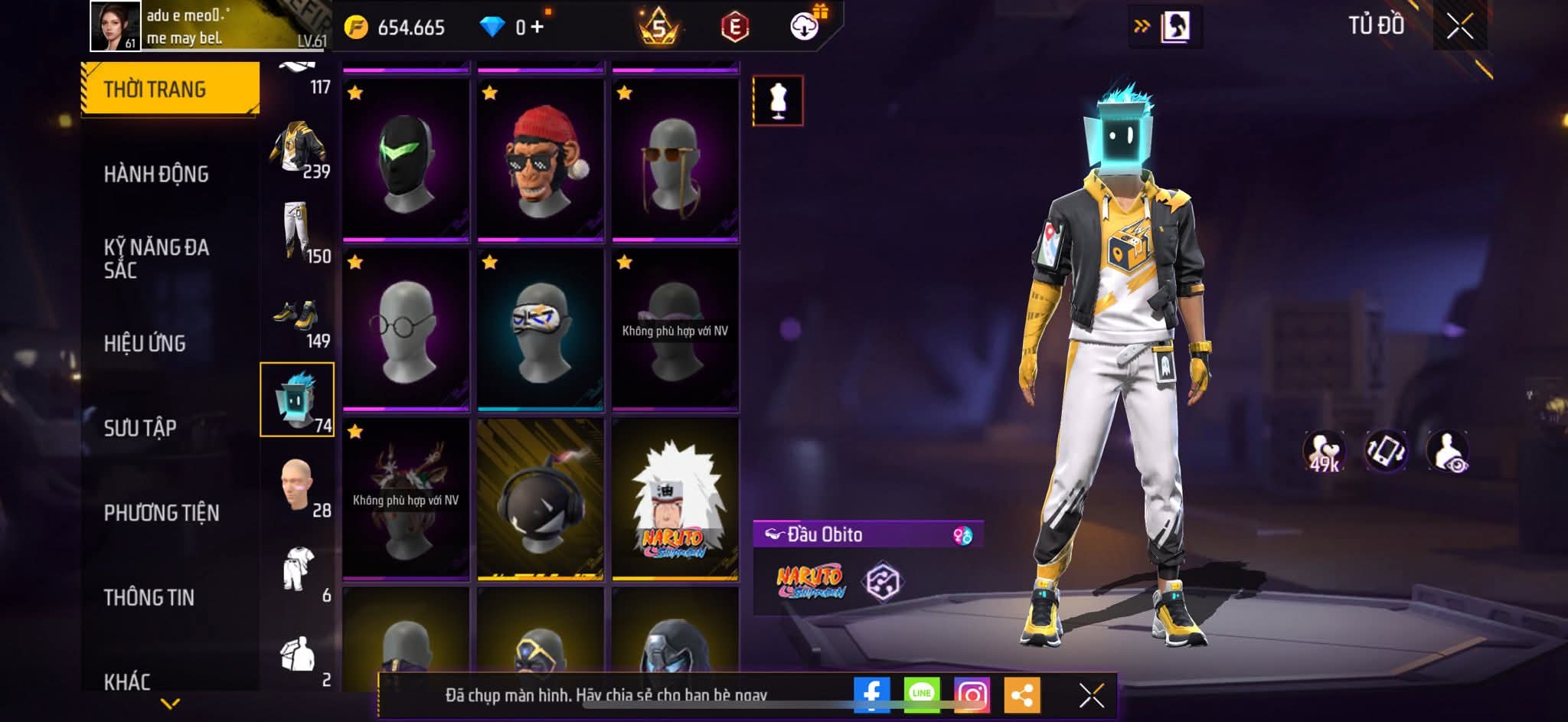Choose the Naruto white-haired Jiraiya head
This screenshot has width=1568, height=722.
point(675,498)
